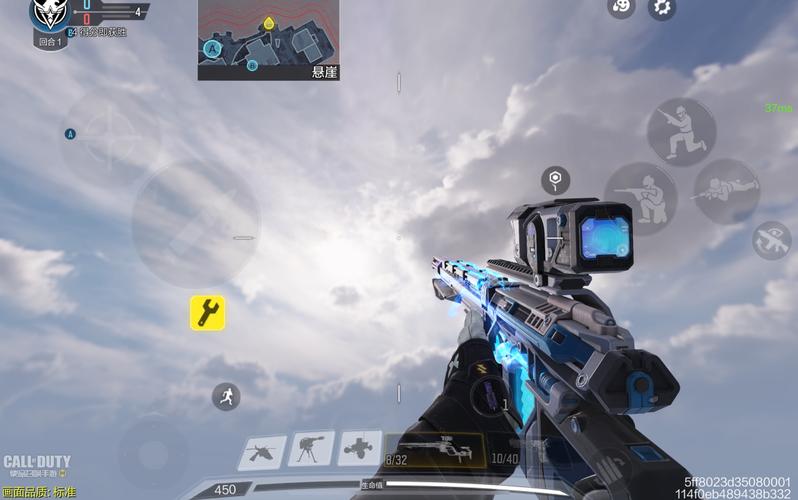798x500 pixels.
Task: Tap the jump and vault button
Action: 681,131
